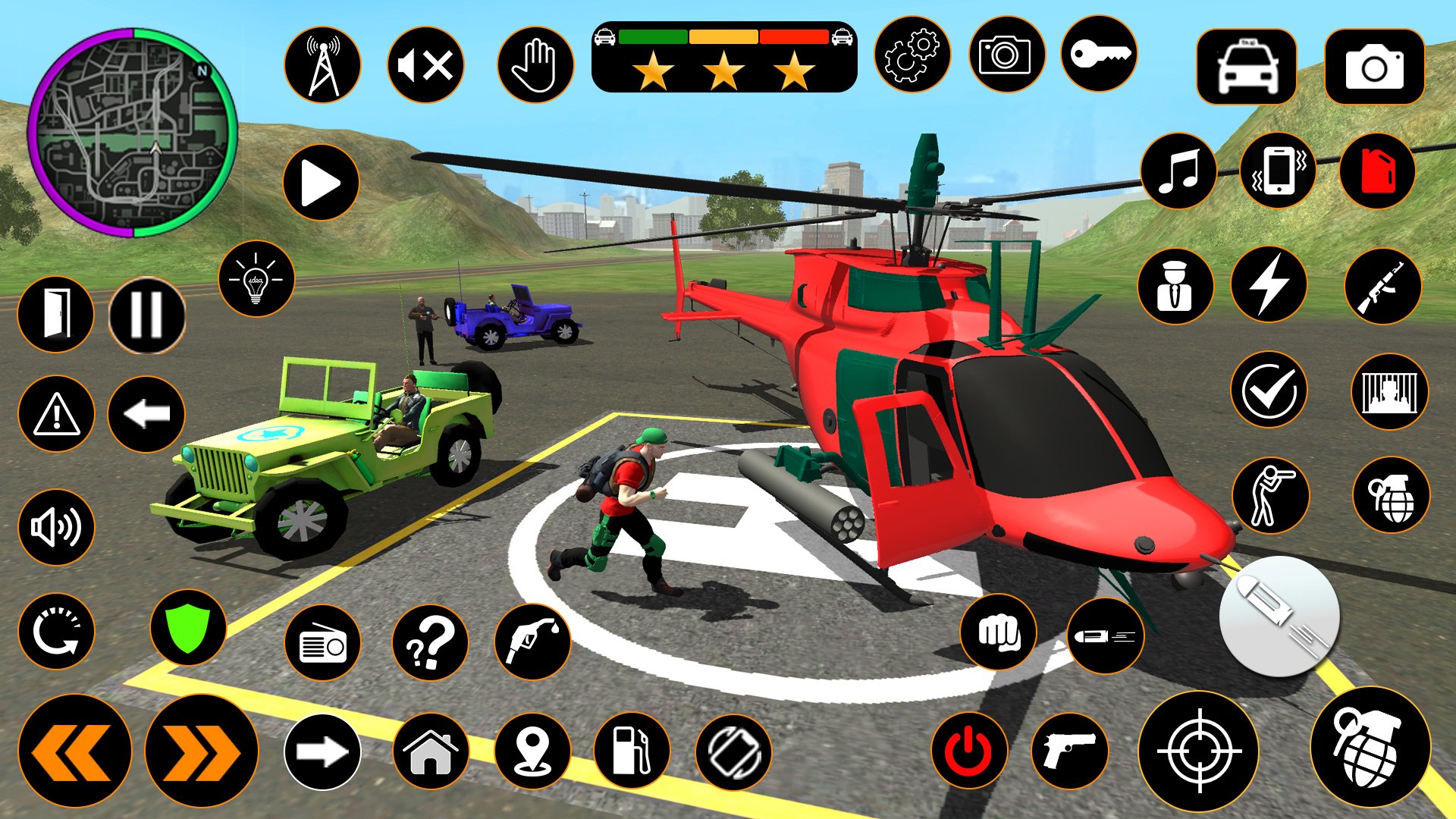Toggle the muted speaker button

pos(425,65)
